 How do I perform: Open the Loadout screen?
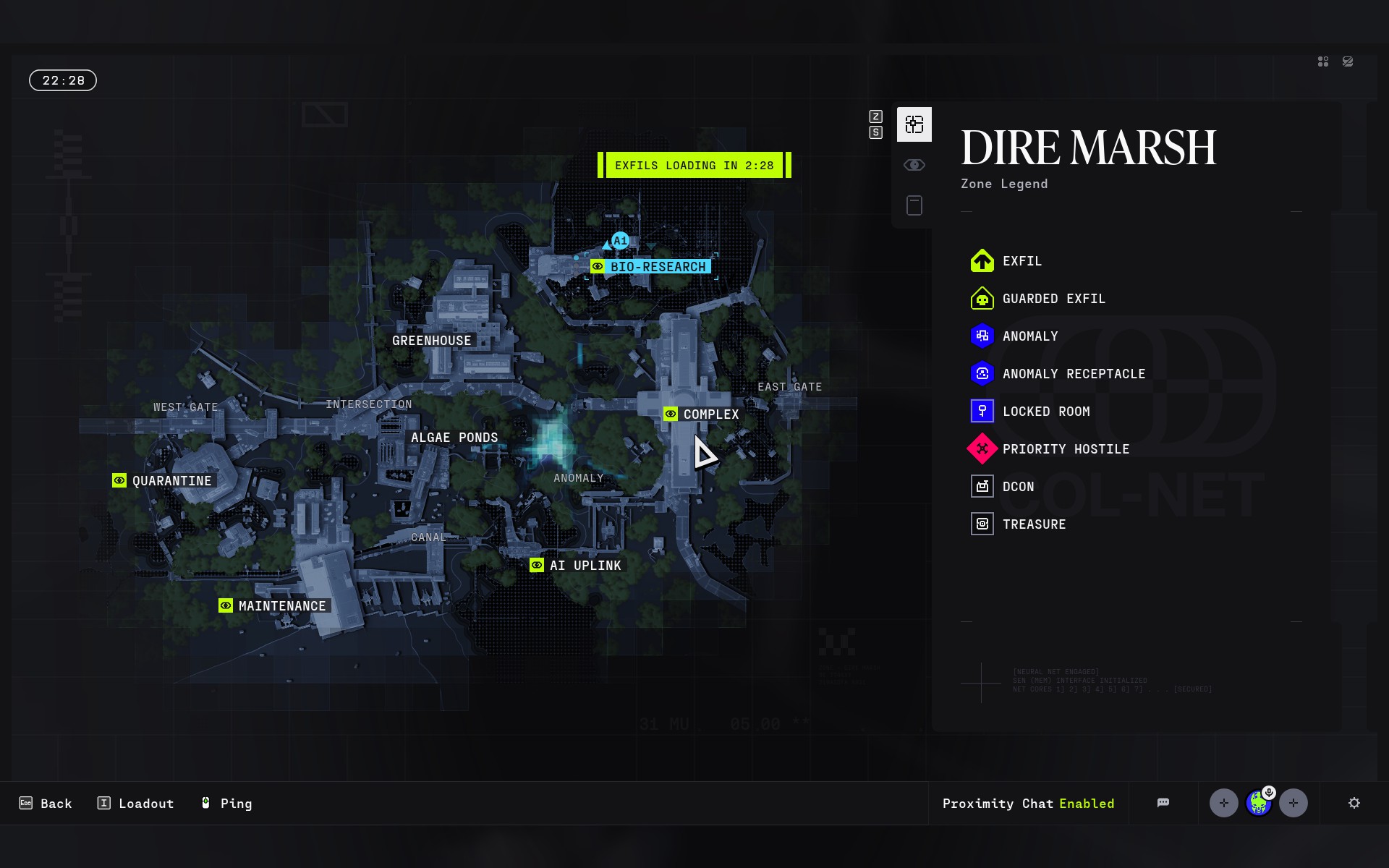[x=136, y=804]
